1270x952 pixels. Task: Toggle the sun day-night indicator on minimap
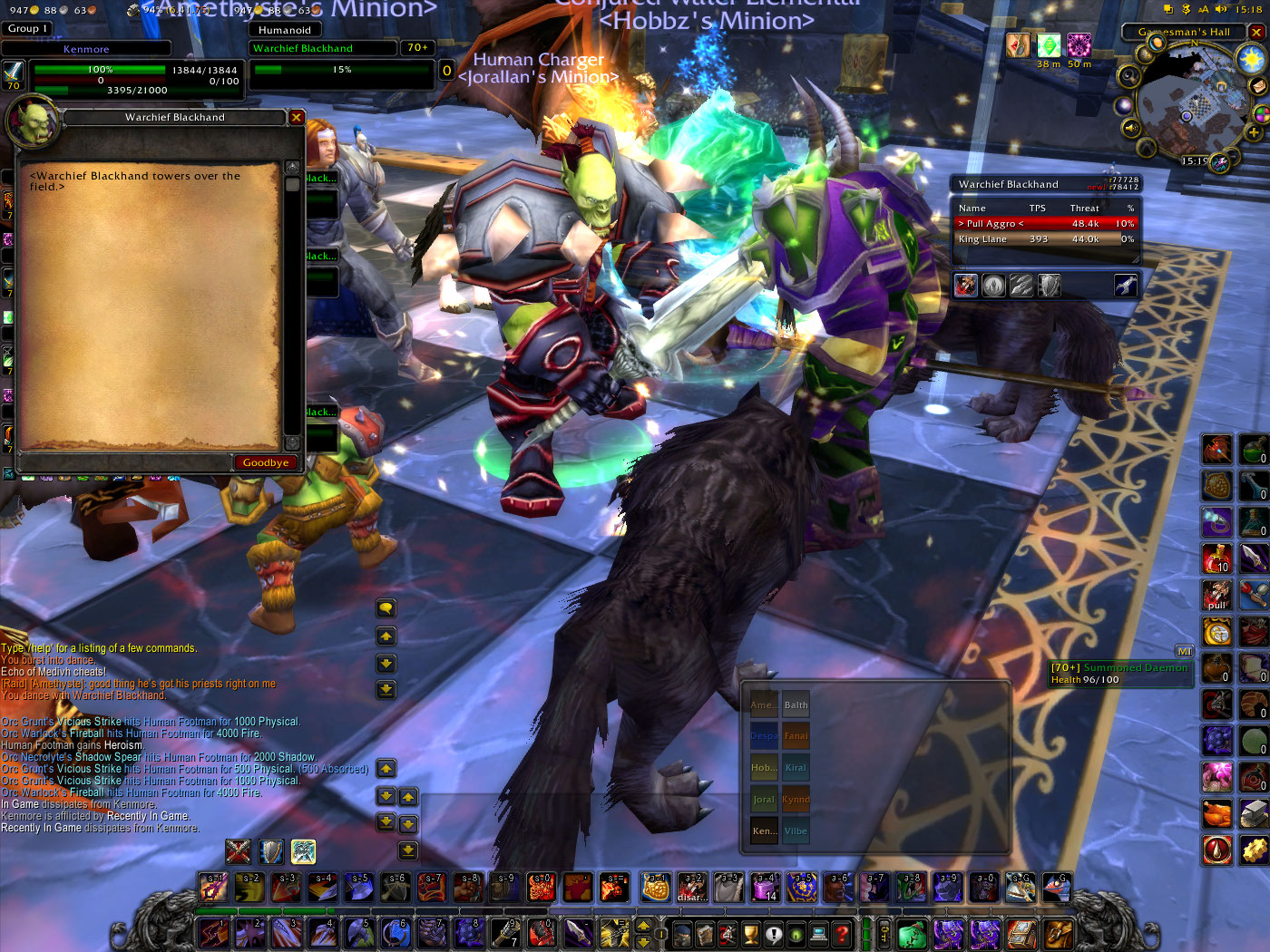[x=1252, y=60]
